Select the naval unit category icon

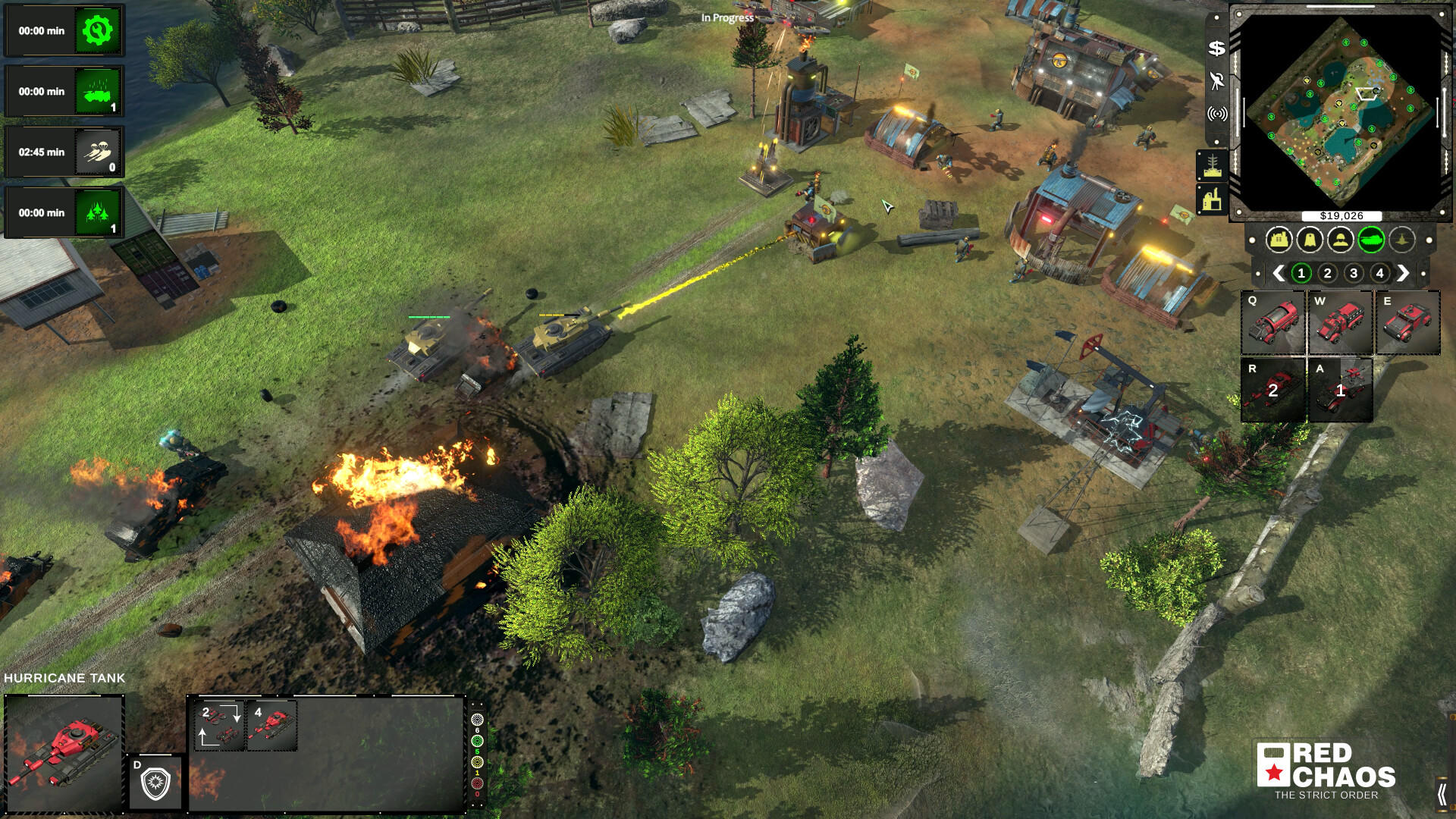click(1401, 240)
